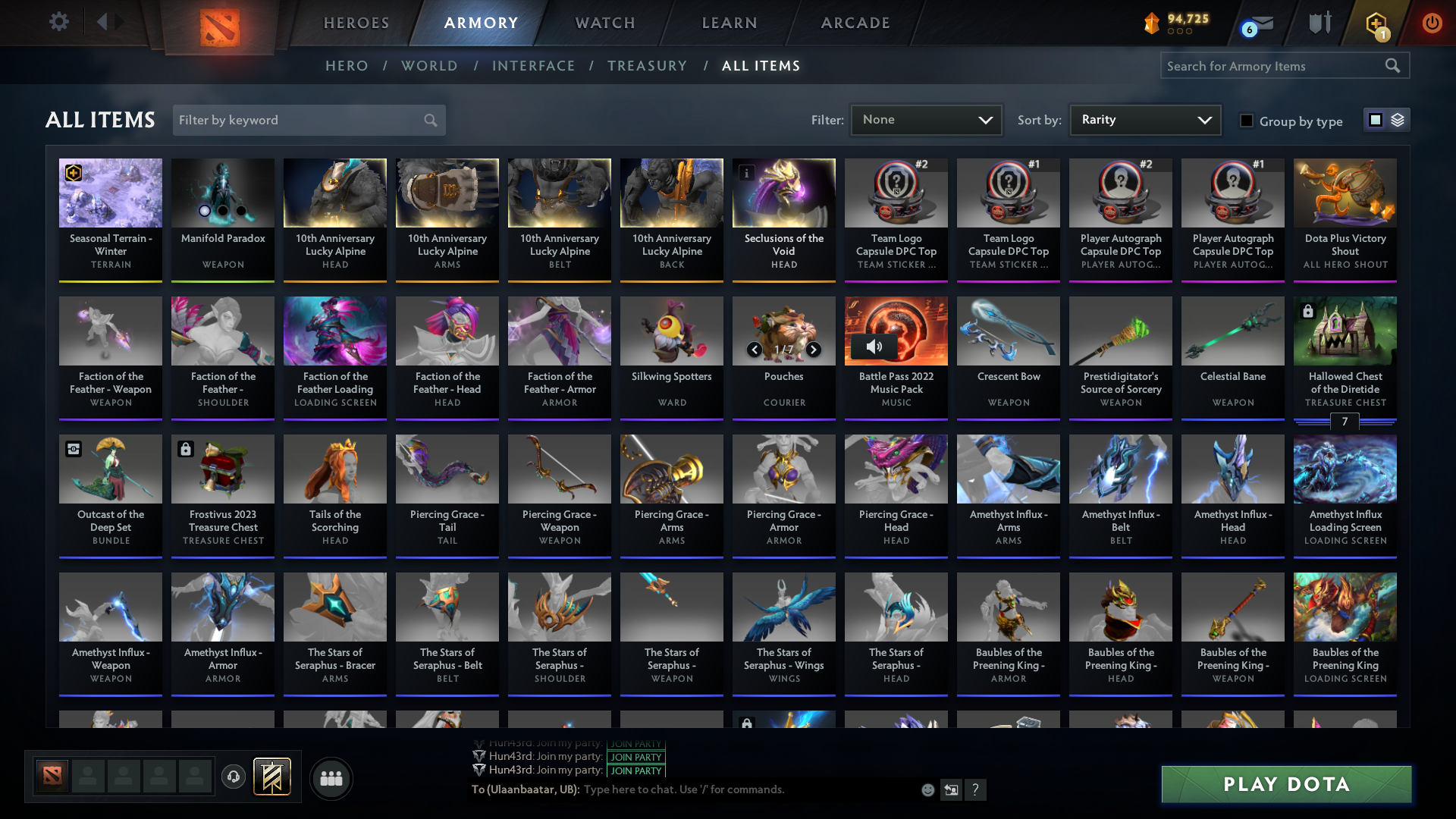Unmute the Battle Pass 2022 Music Pack speaker icon
The image size is (1456, 819).
(x=876, y=345)
